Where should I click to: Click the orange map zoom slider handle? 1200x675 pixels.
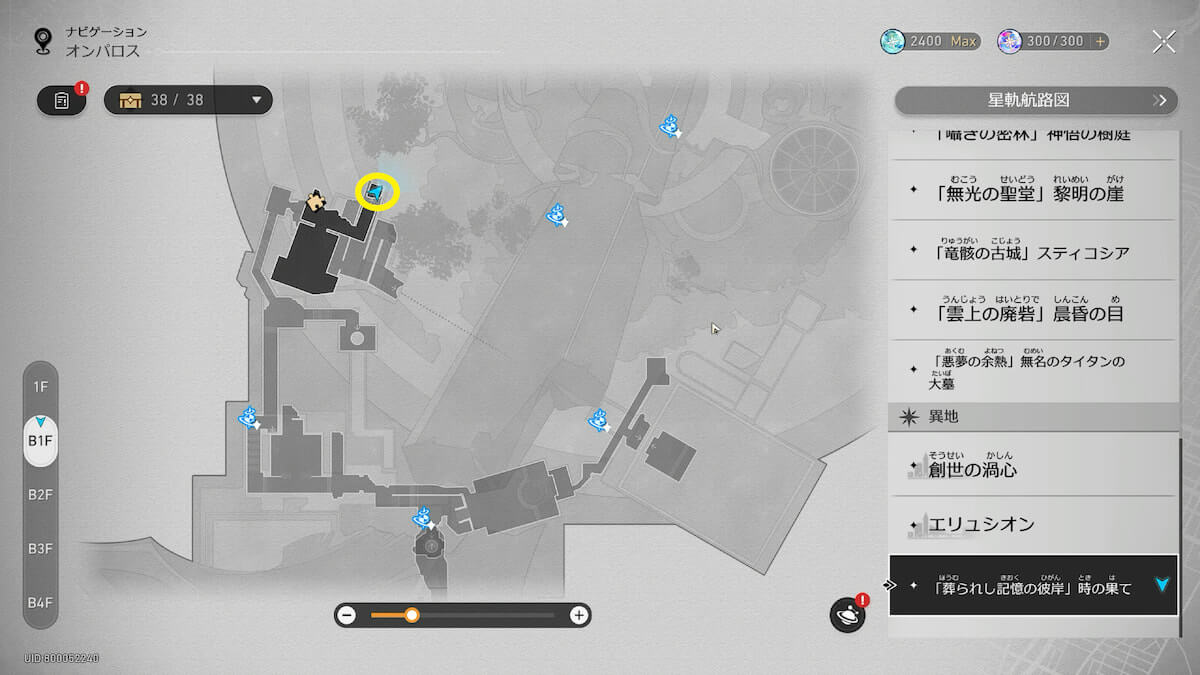411,615
